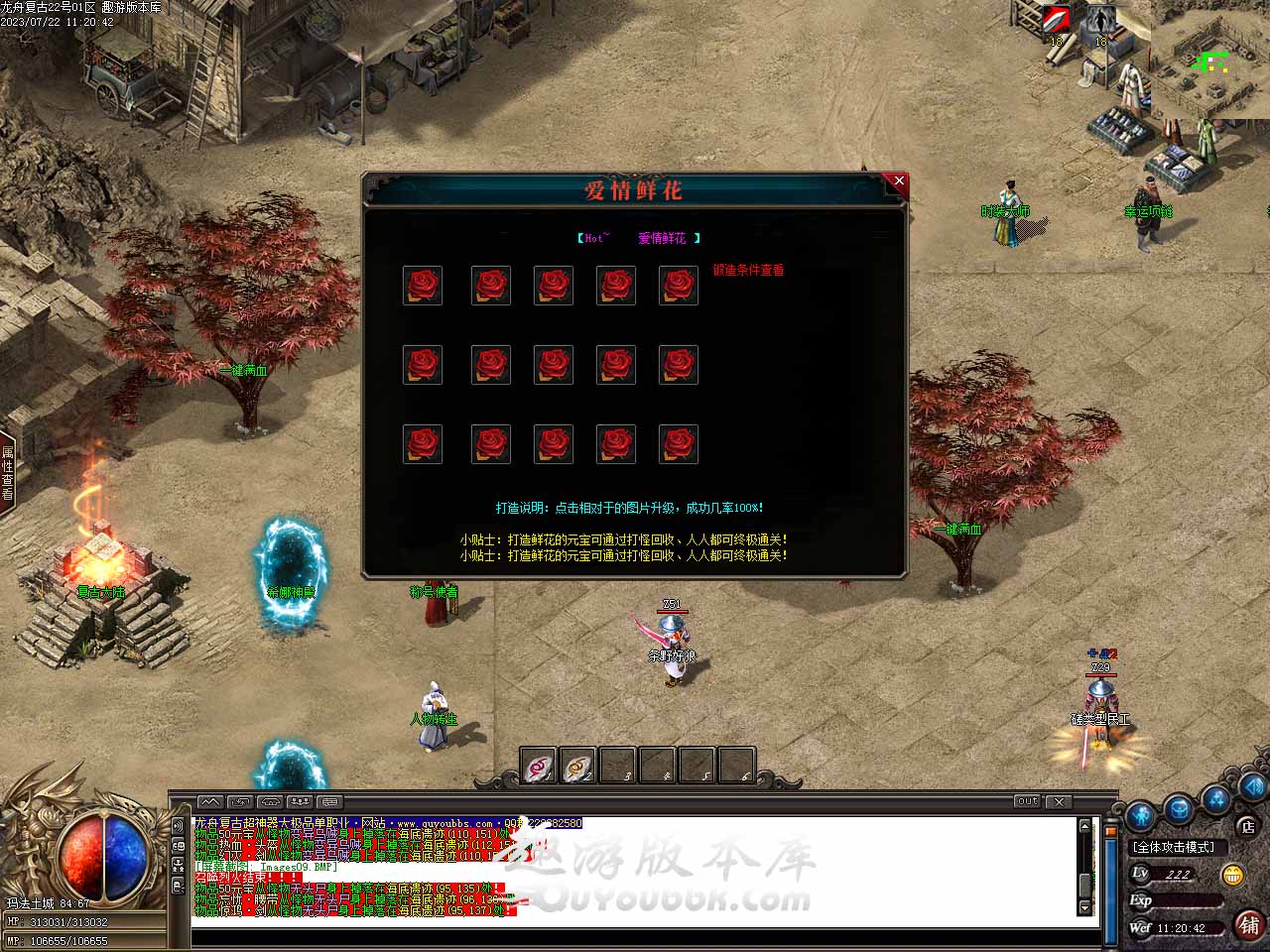Open the 属性查看 side tab
1270x952 pixels.
click(x=8, y=473)
